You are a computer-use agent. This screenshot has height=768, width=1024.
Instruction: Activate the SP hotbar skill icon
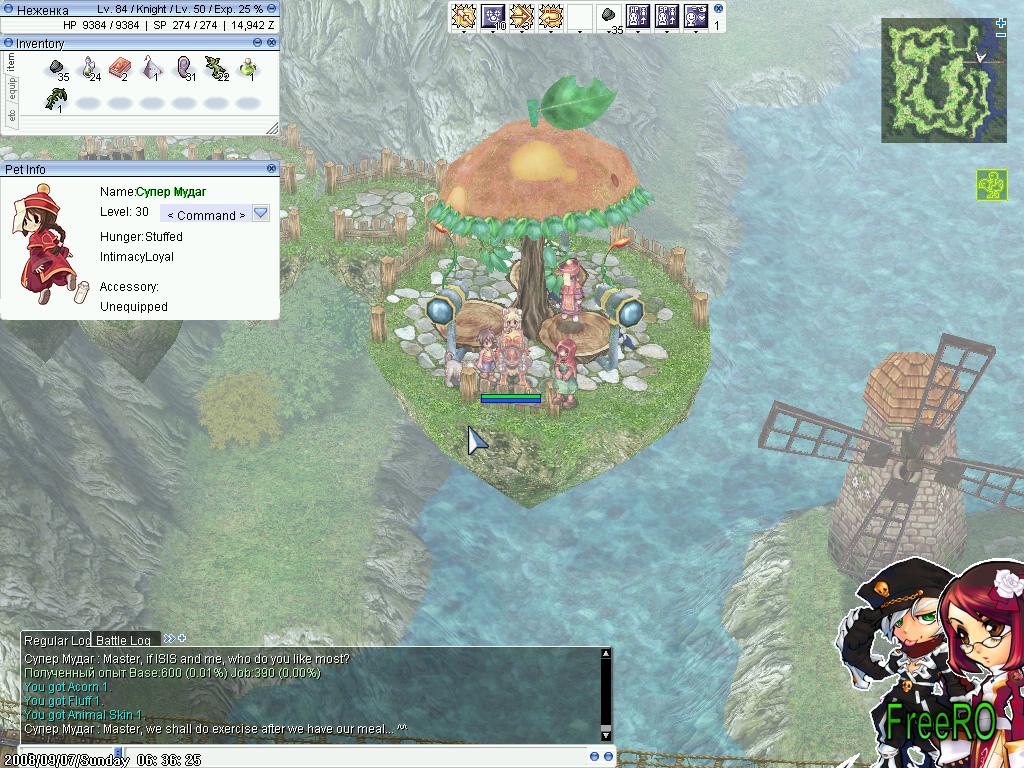pos(667,17)
